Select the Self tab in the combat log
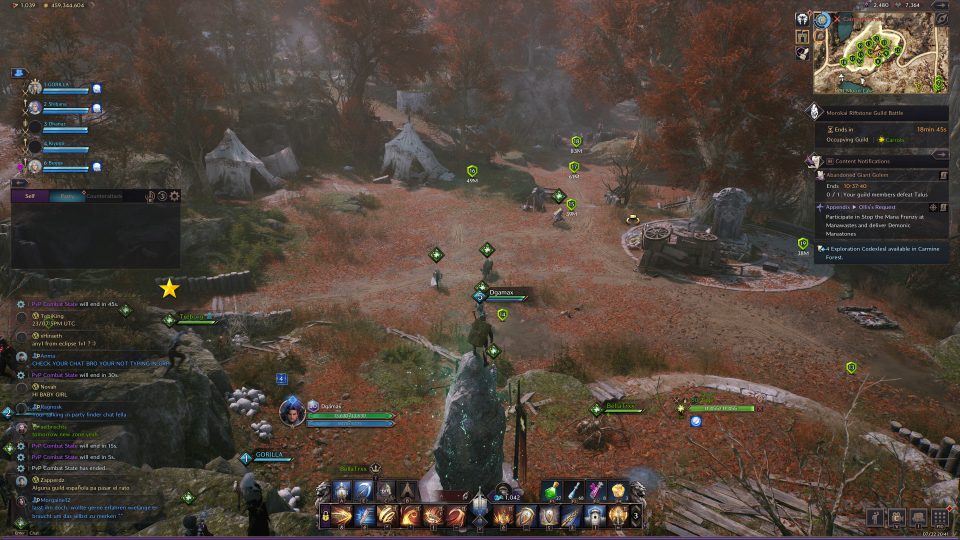This screenshot has height=540, width=960. coord(30,196)
